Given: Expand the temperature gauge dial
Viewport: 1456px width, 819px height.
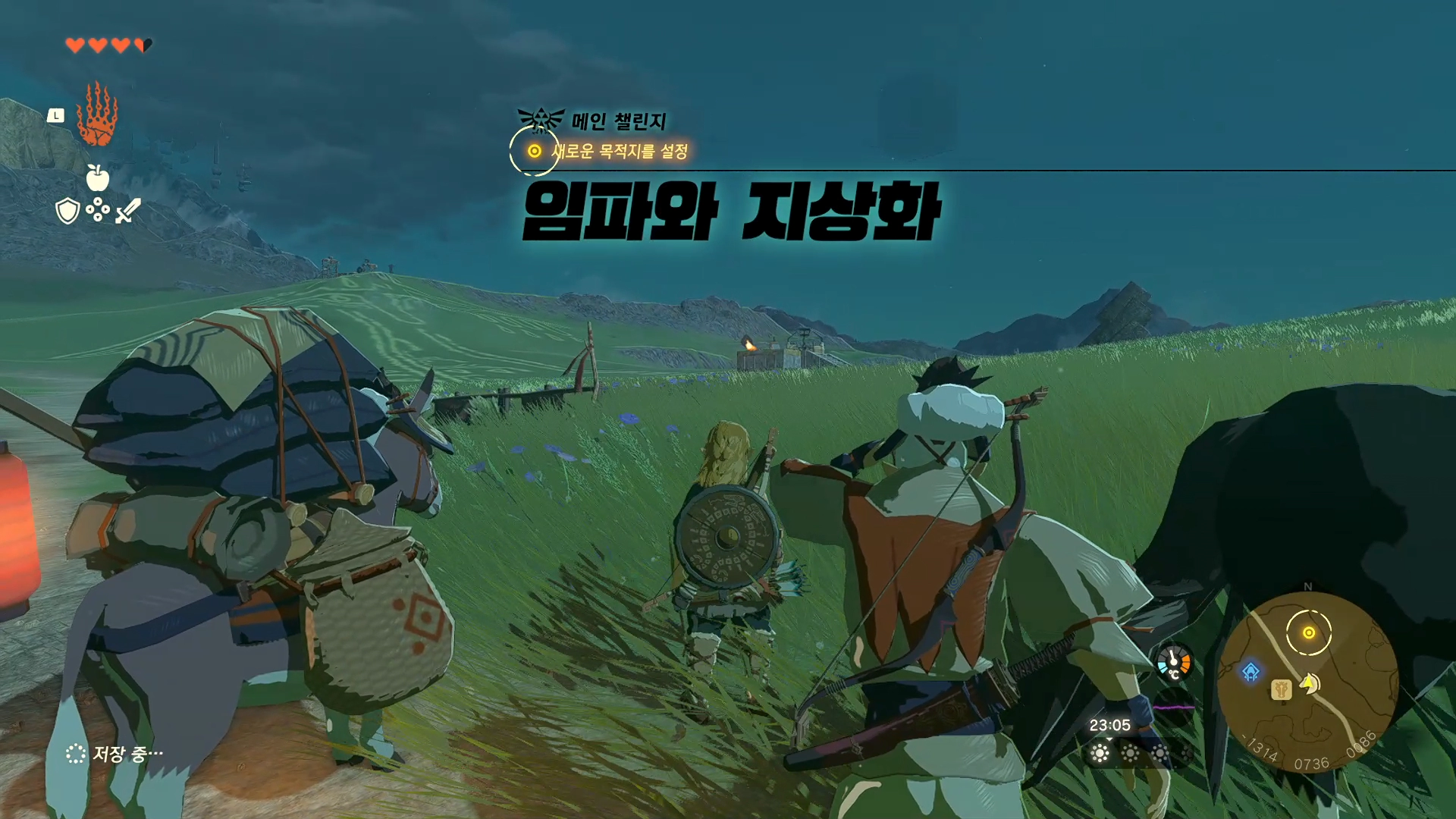Looking at the screenshot, I should click(x=1172, y=662).
